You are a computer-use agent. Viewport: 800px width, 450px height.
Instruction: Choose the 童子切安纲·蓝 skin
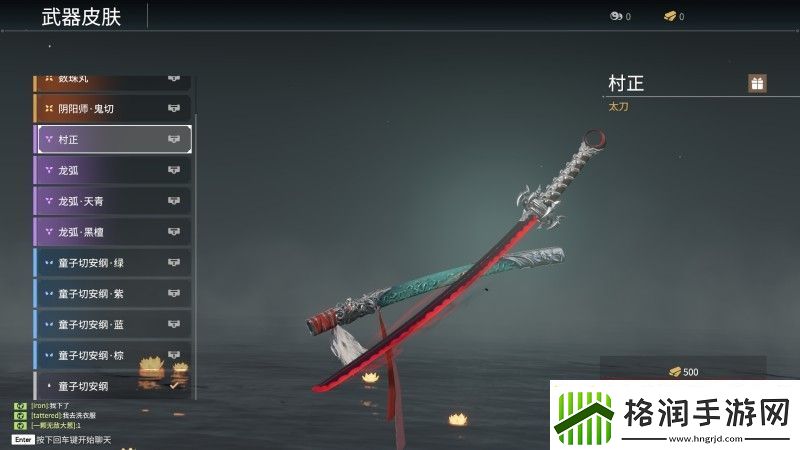(x=113, y=325)
